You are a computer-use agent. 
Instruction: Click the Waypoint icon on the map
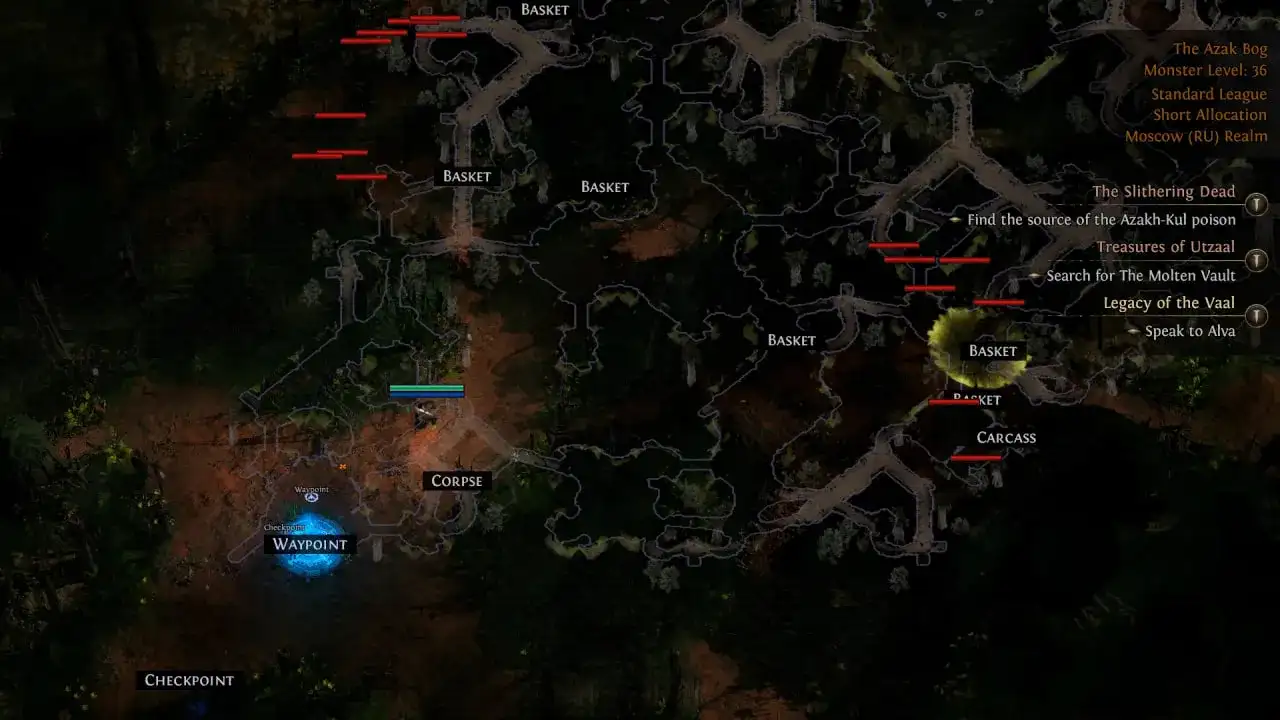pyautogui.click(x=312, y=496)
